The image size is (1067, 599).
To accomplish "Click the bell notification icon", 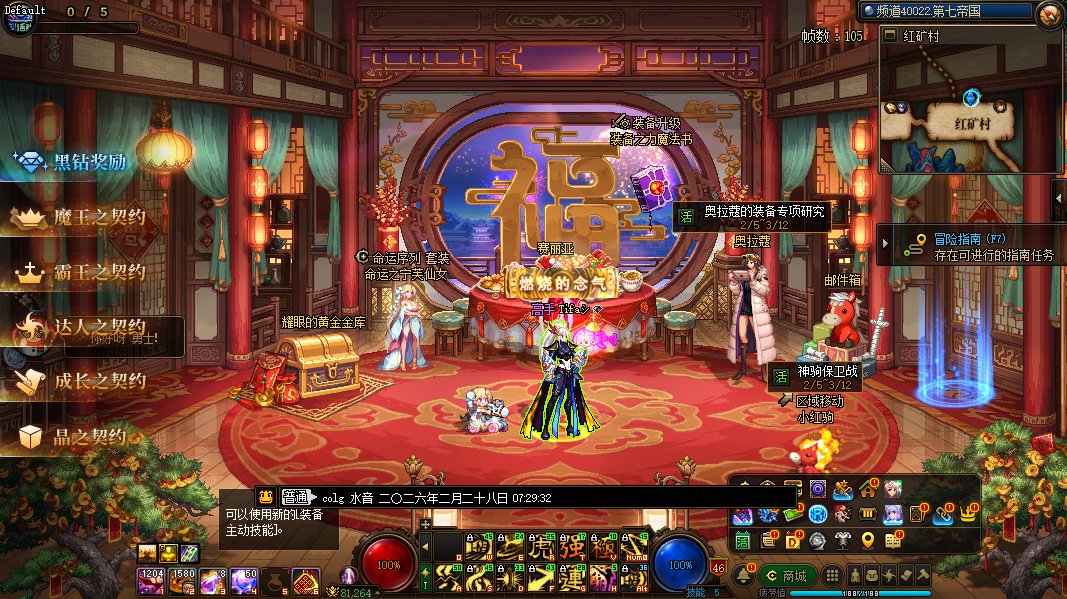I will click(744, 577).
